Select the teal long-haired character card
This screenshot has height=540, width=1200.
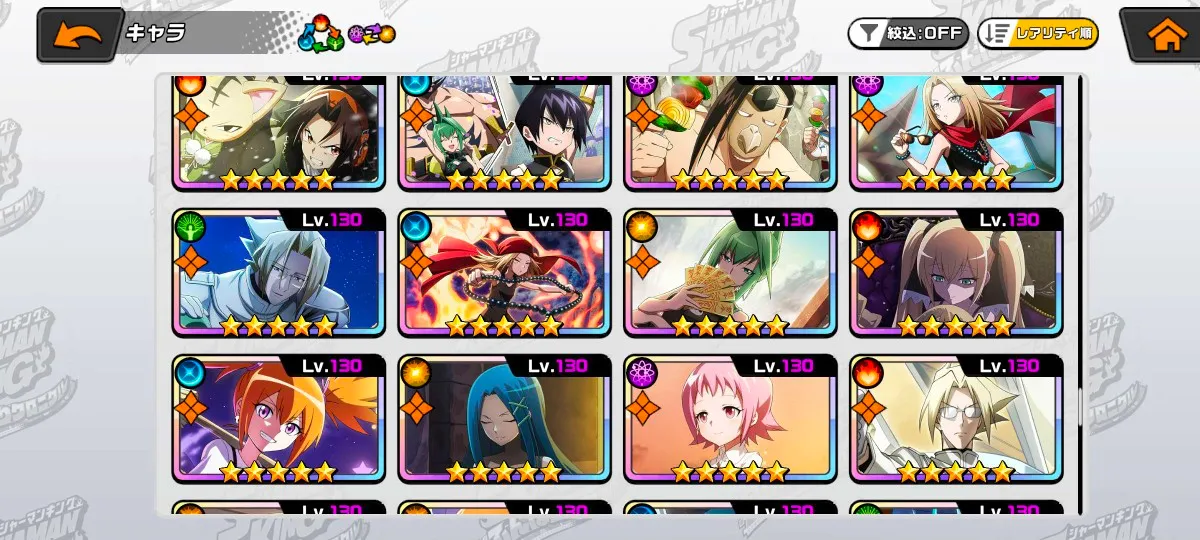504,418
